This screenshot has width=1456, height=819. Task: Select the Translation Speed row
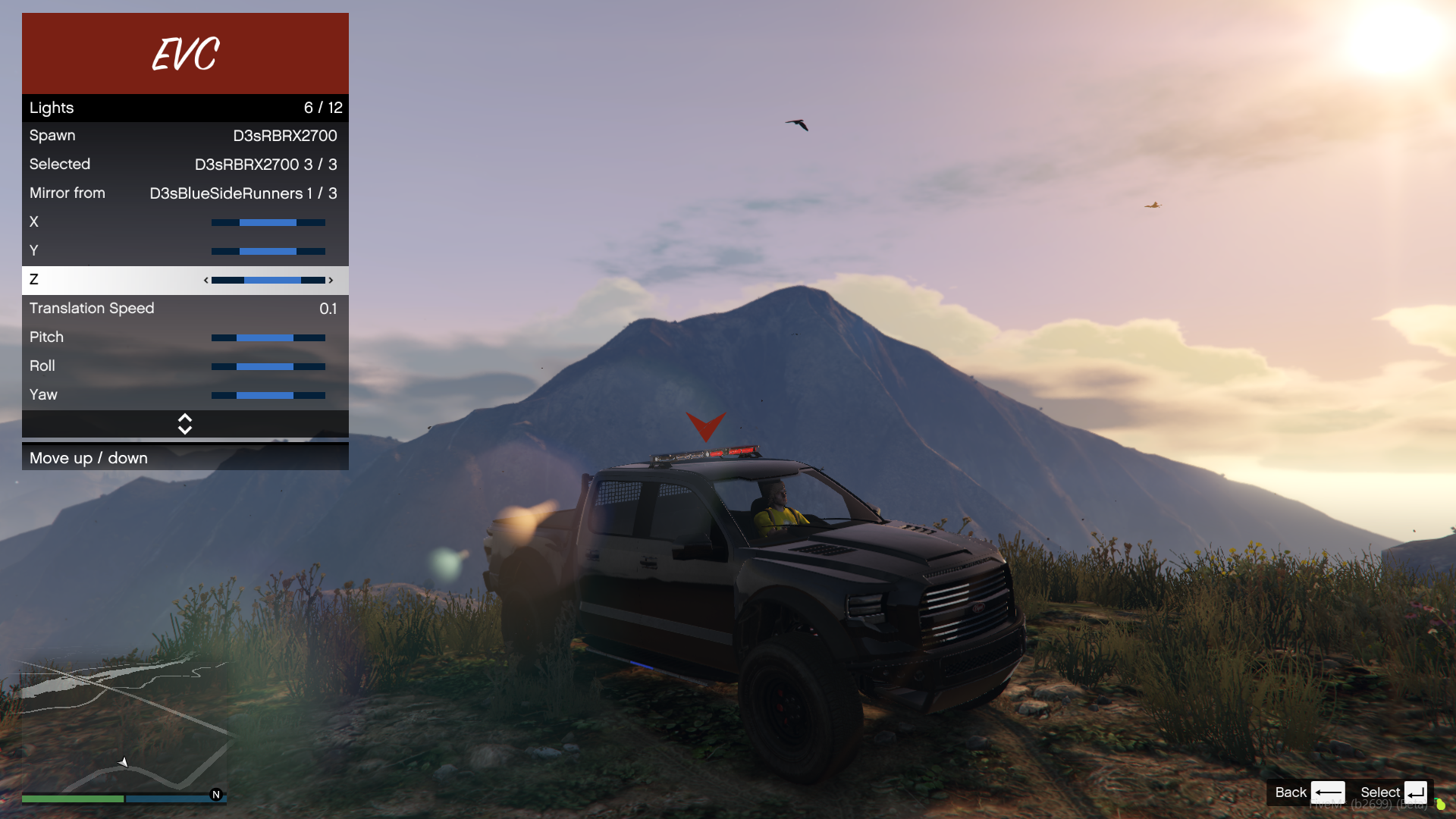click(185, 309)
